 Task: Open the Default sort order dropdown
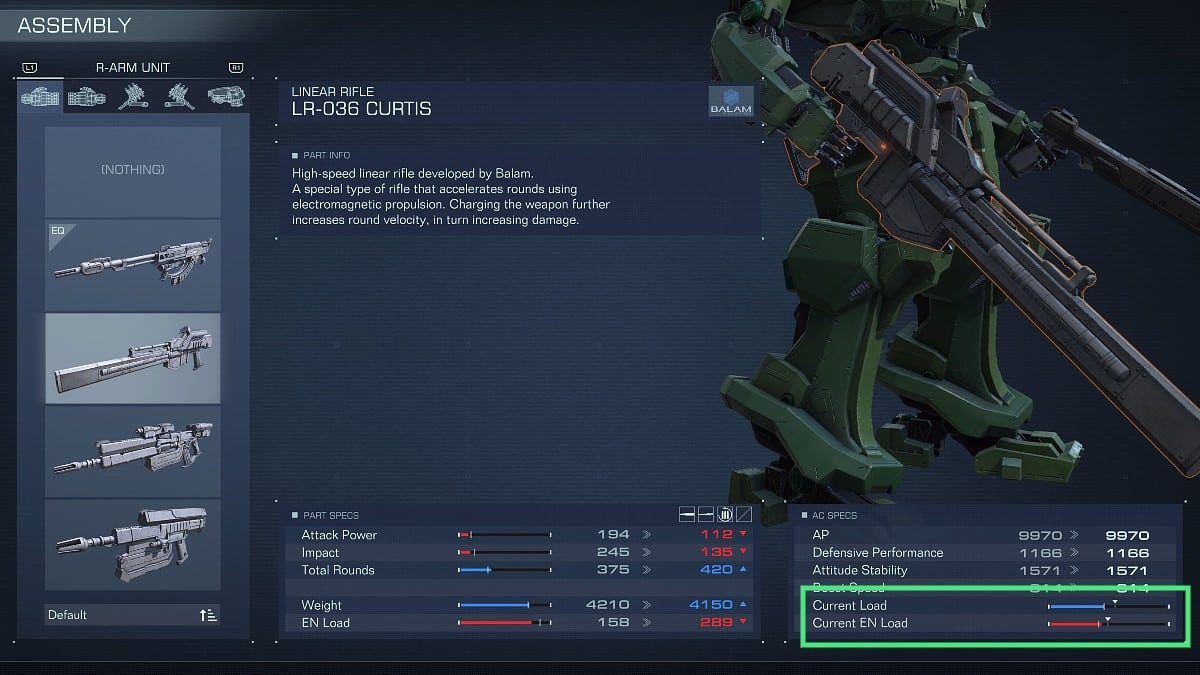tap(133, 614)
